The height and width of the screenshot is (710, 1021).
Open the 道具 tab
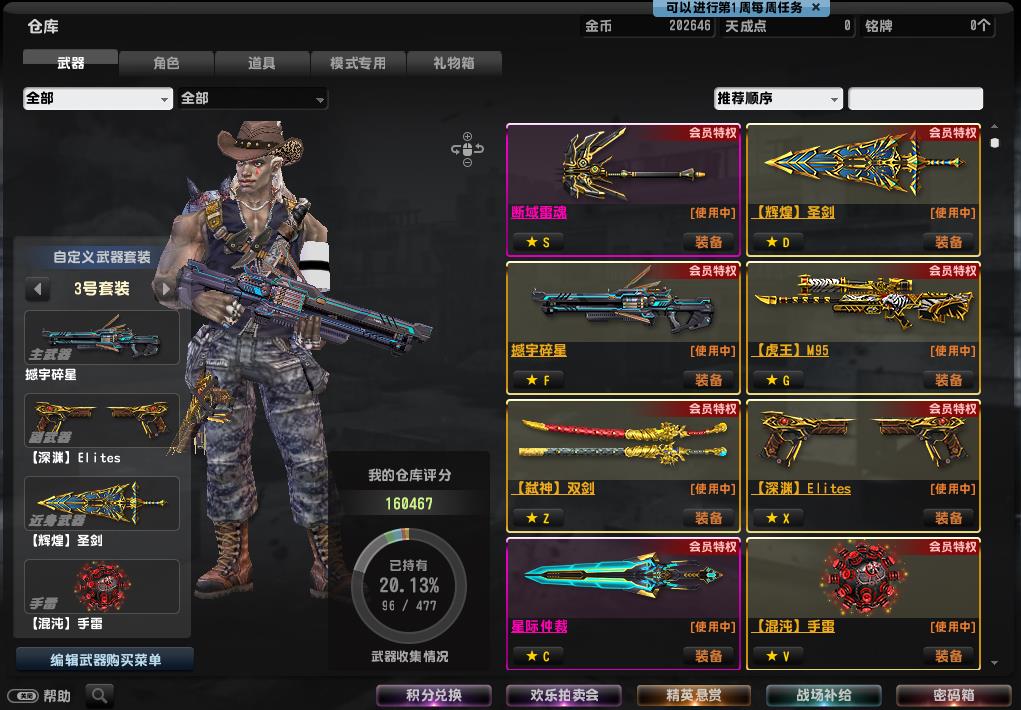click(x=262, y=63)
